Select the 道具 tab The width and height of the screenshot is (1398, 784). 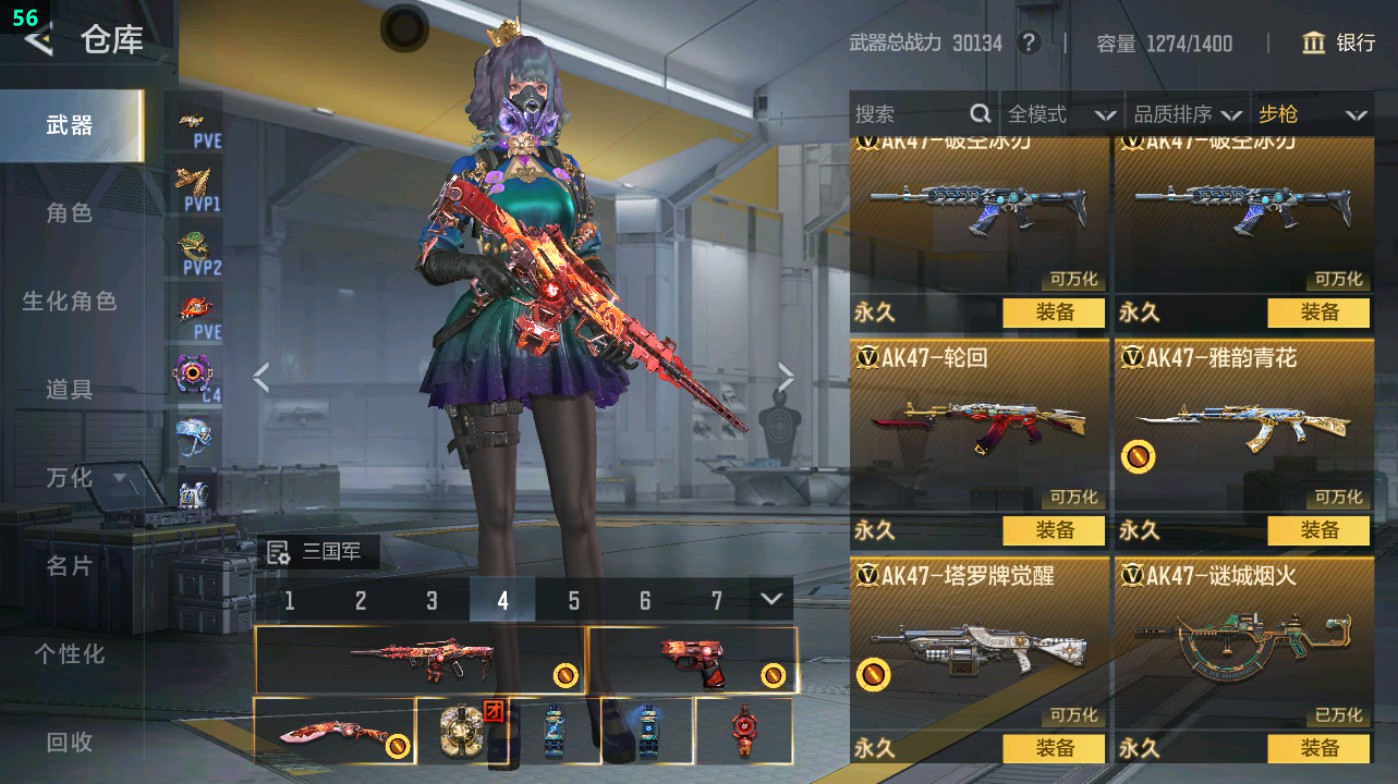(x=69, y=389)
